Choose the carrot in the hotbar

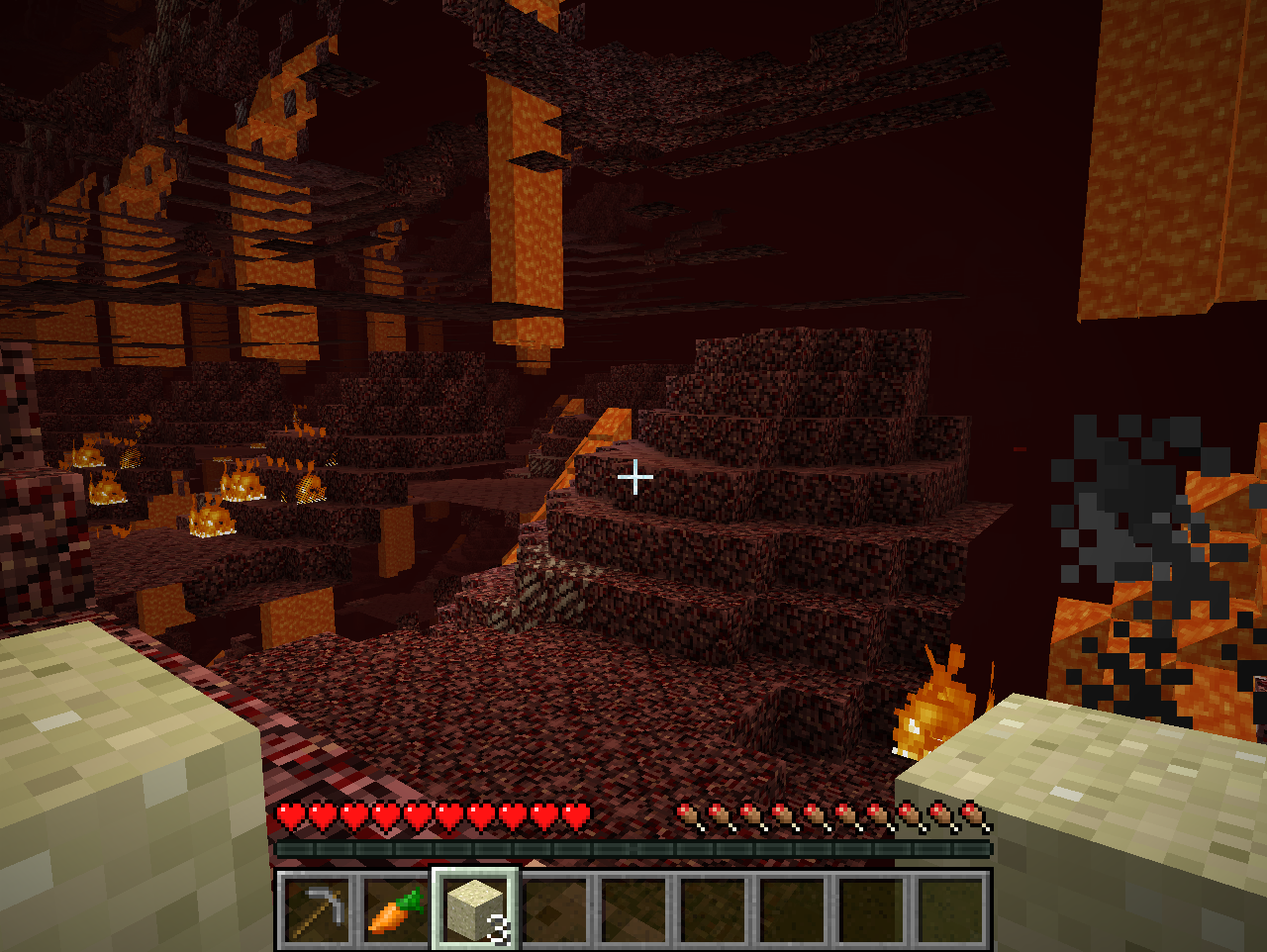[395, 909]
